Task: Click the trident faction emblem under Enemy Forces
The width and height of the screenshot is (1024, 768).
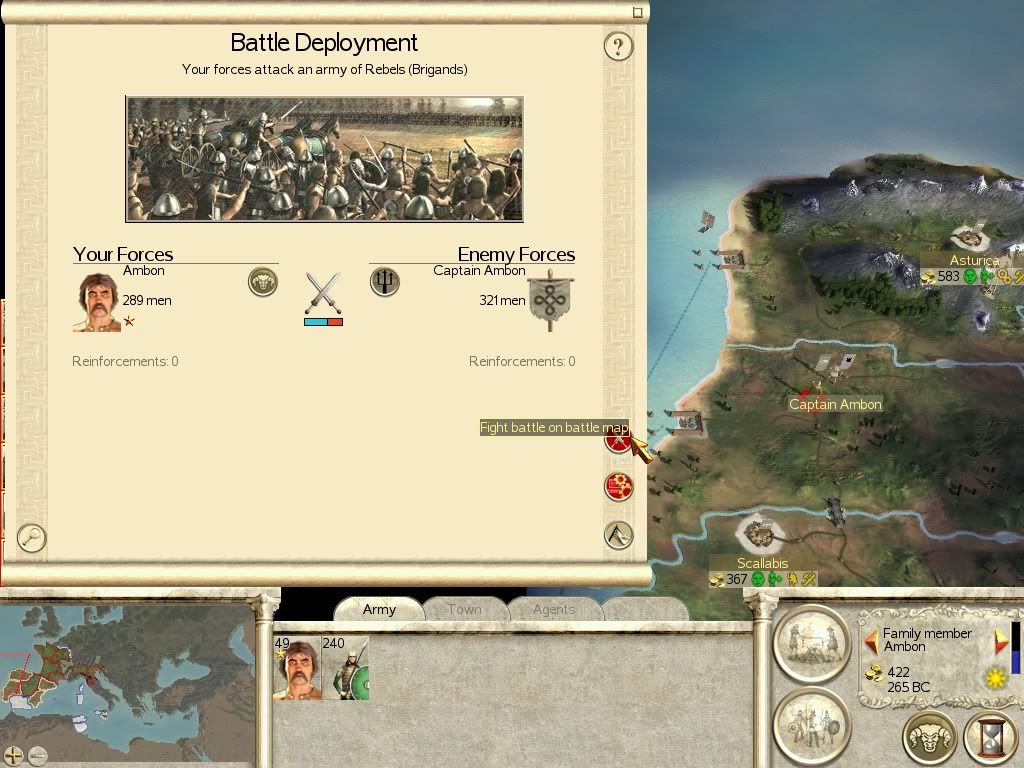Action: [x=384, y=282]
